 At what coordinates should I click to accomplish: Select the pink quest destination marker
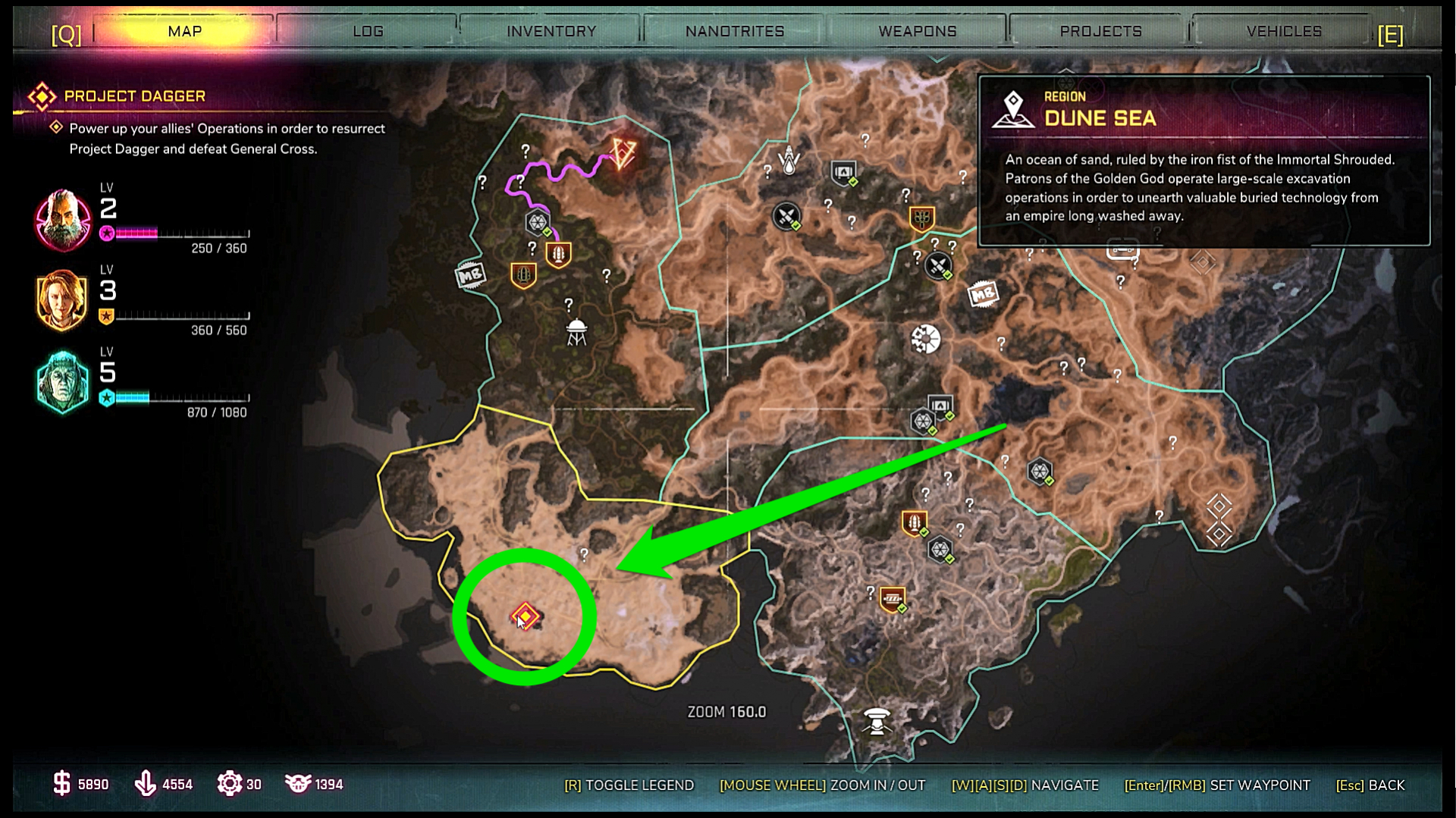point(623,154)
